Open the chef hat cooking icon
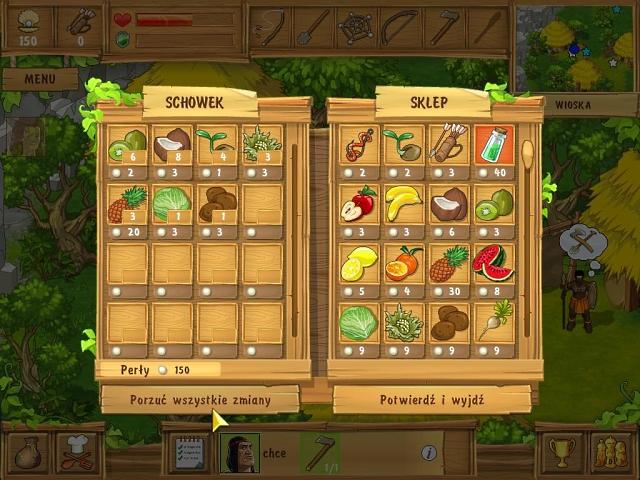 (76, 452)
